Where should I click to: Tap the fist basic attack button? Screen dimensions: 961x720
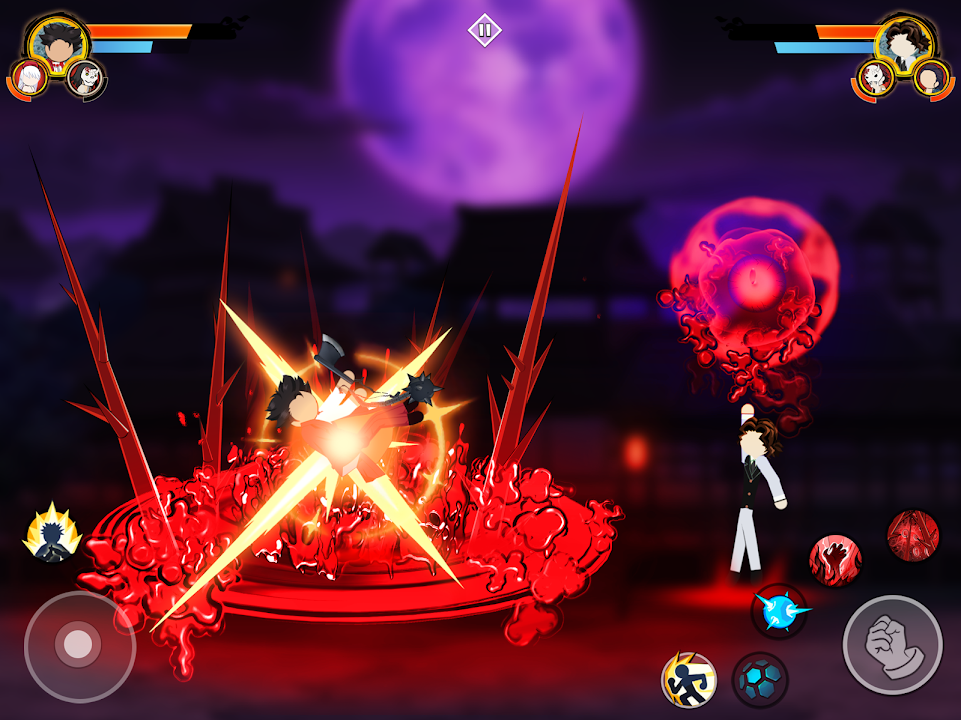point(892,644)
